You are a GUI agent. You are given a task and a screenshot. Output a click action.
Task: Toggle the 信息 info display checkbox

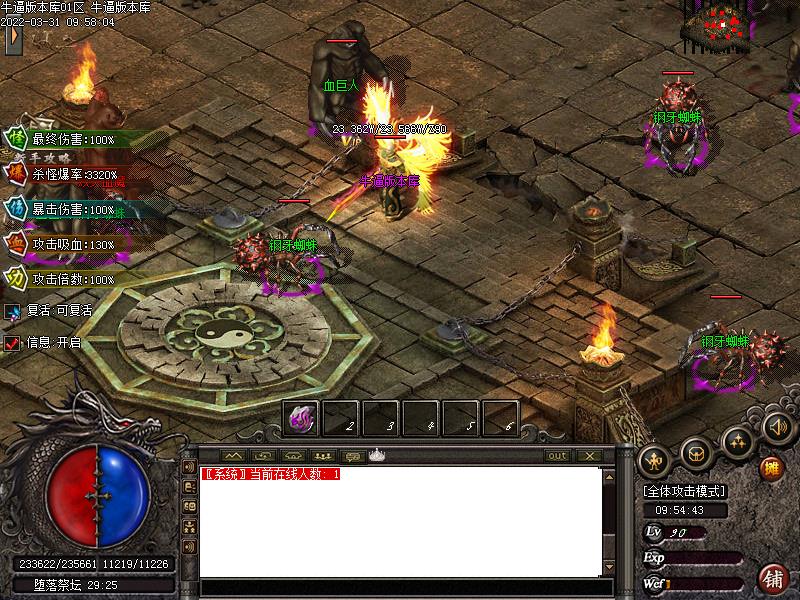coord(12,342)
